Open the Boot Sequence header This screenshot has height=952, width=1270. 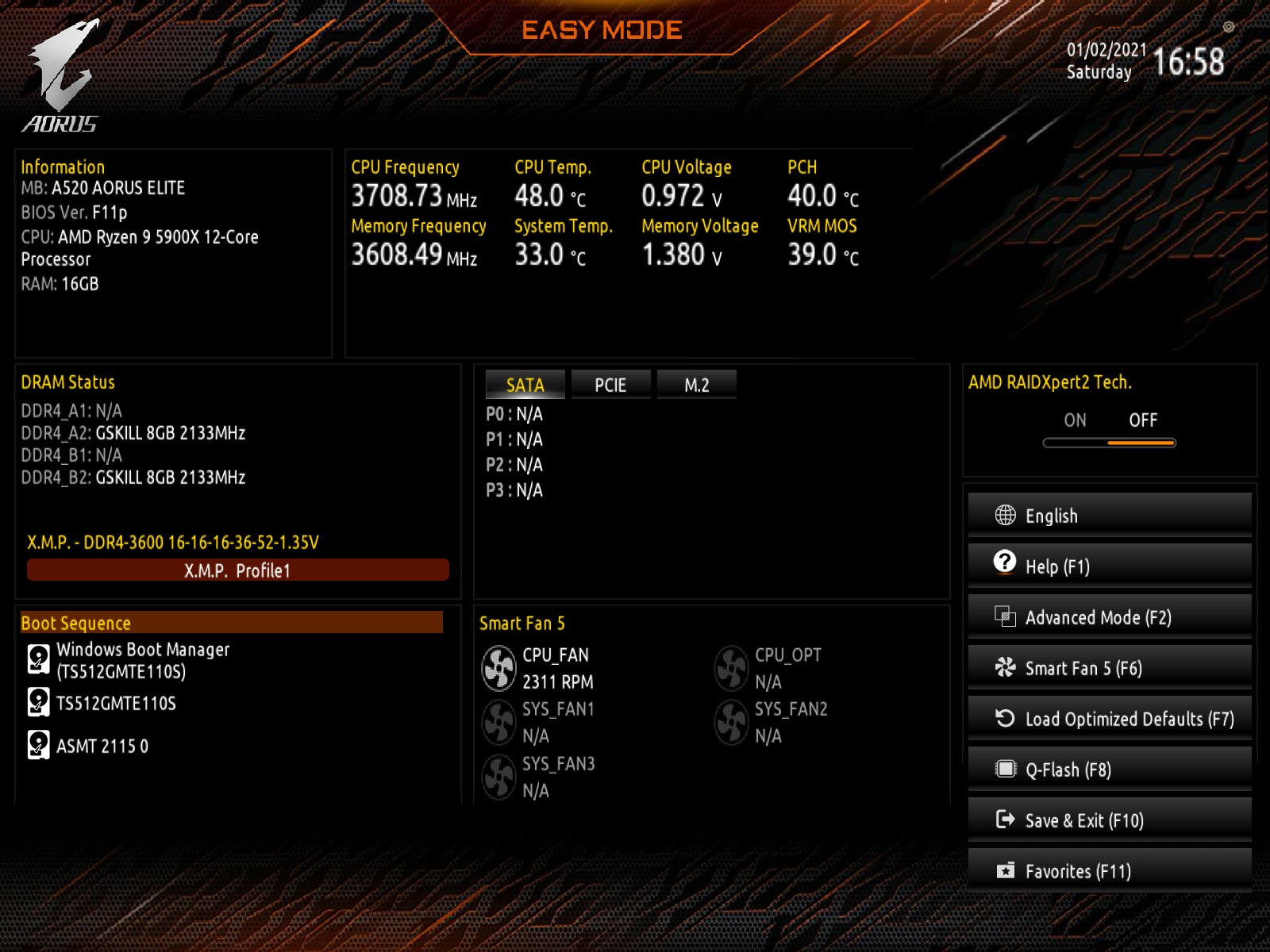coord(231,623)
